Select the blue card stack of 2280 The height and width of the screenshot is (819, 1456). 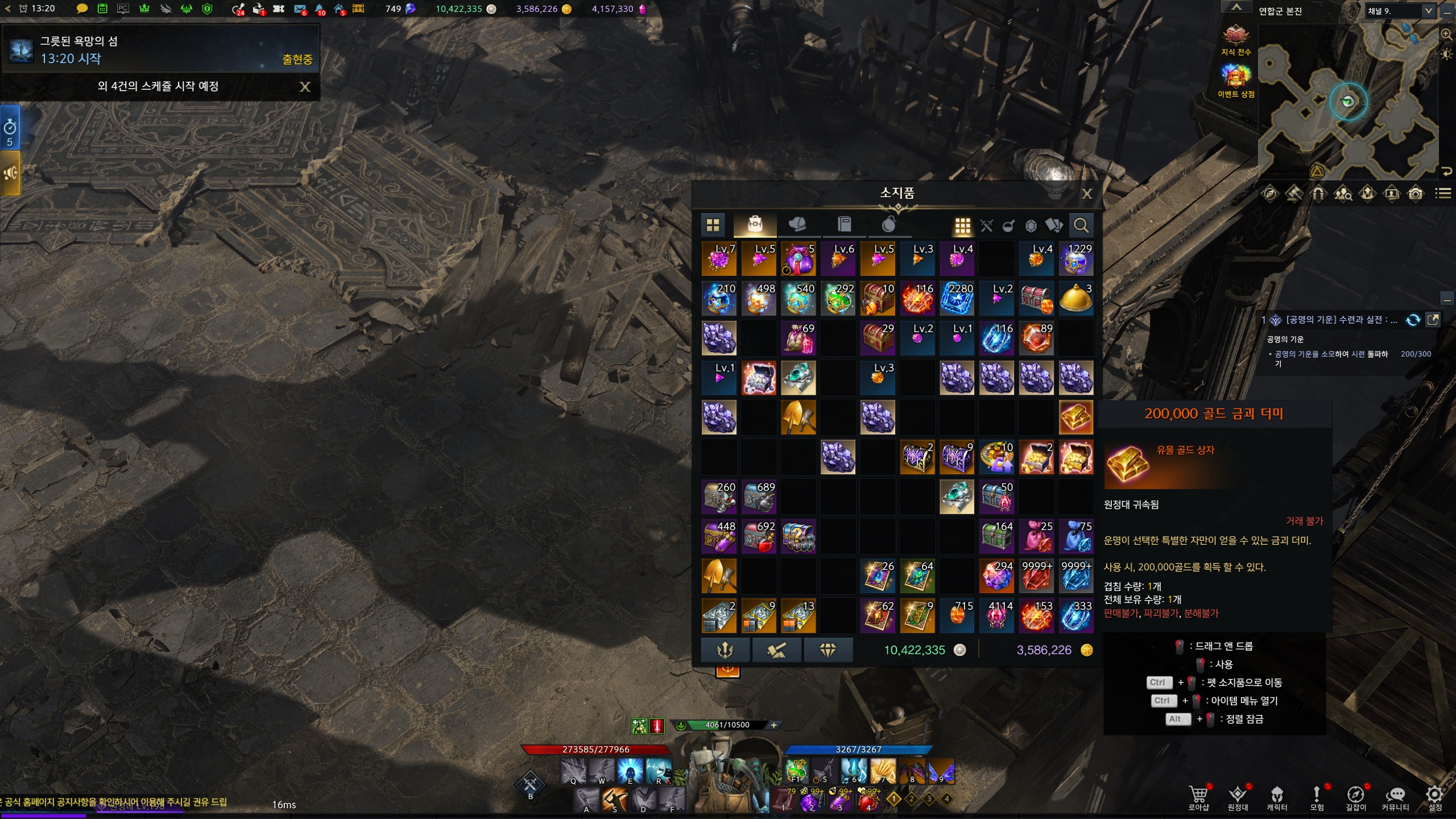[x=957, y=299]
